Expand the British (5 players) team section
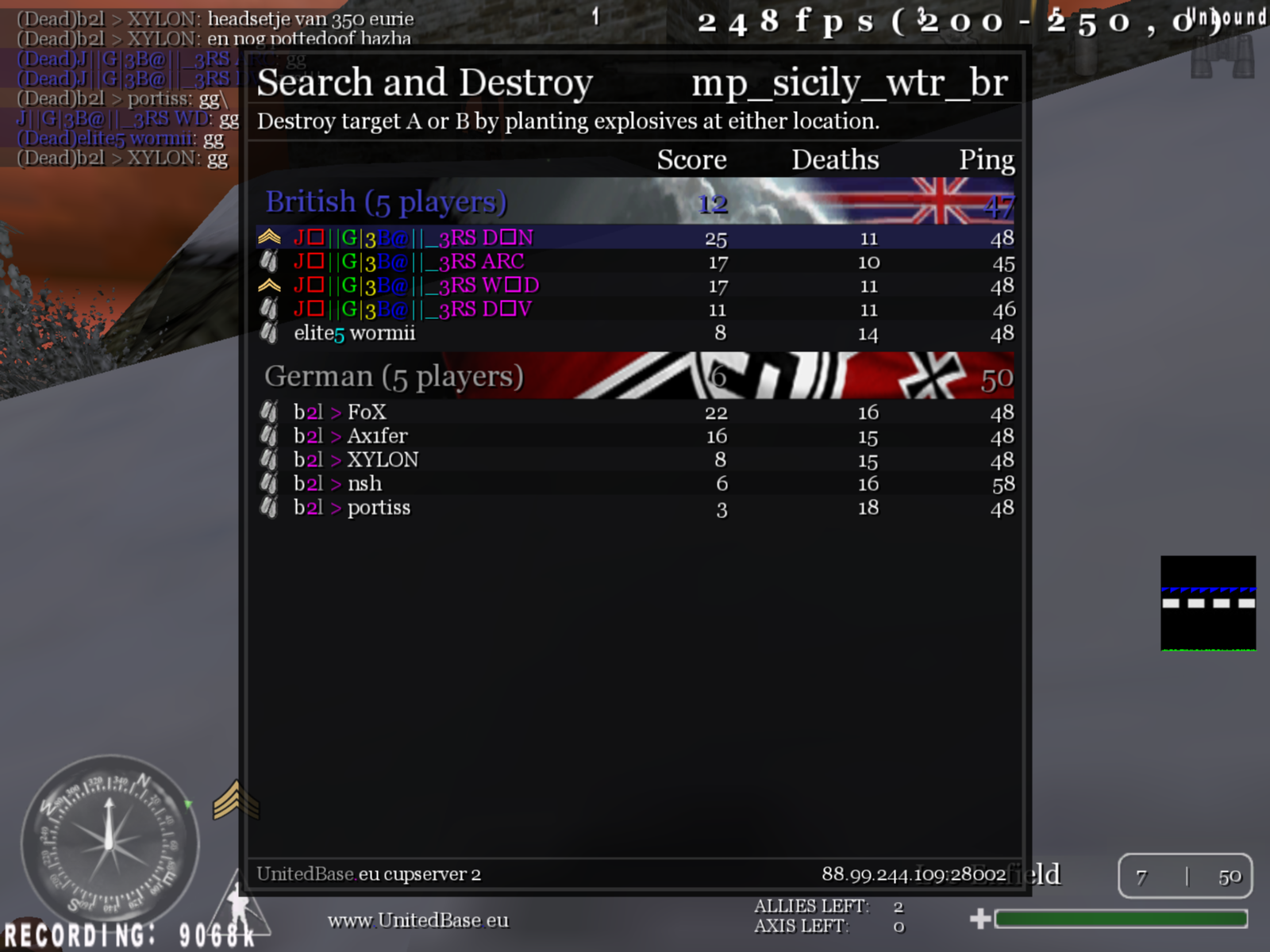 387,202
